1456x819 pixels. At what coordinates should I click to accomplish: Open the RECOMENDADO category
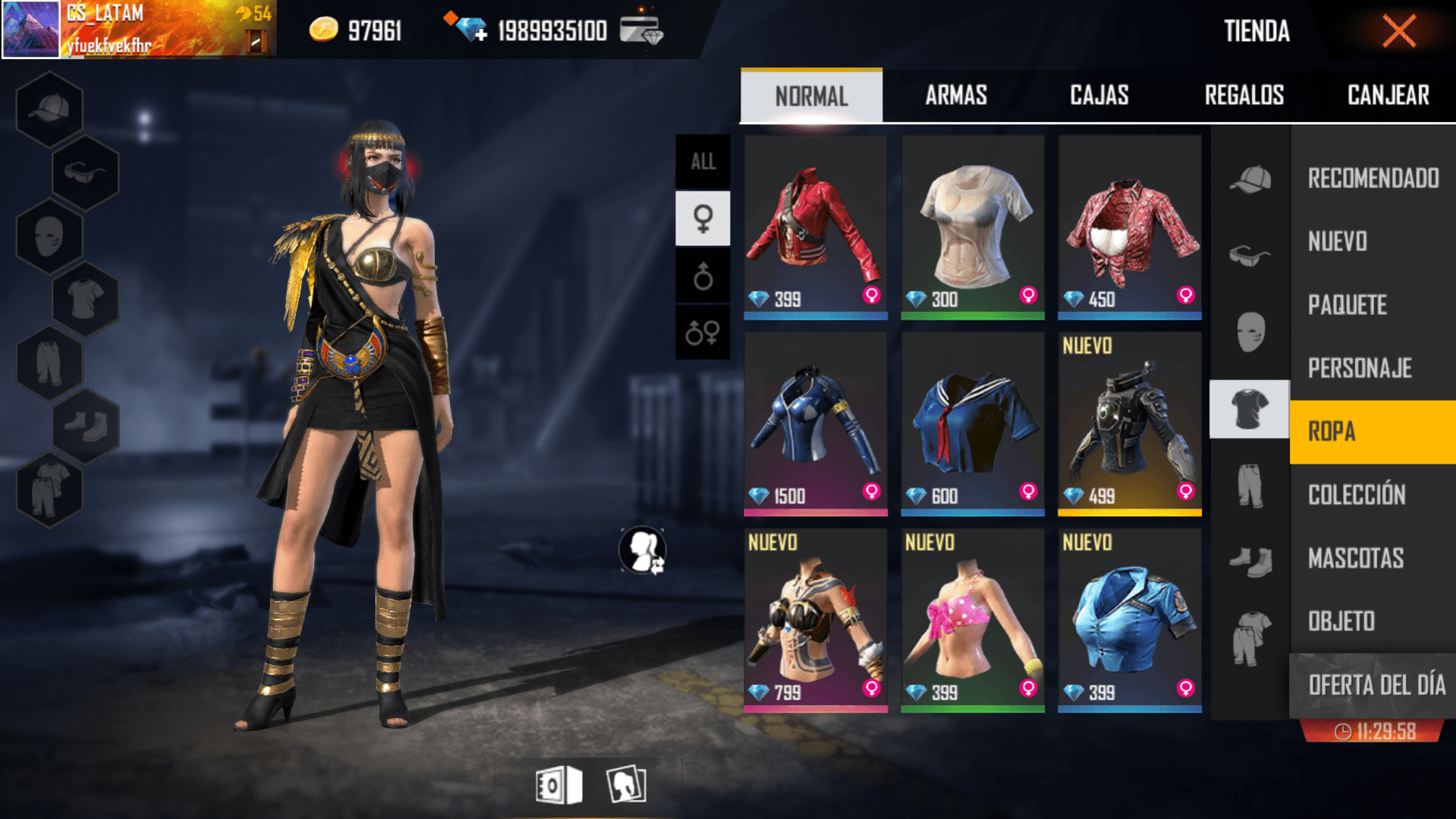(x=1373, y=178)
